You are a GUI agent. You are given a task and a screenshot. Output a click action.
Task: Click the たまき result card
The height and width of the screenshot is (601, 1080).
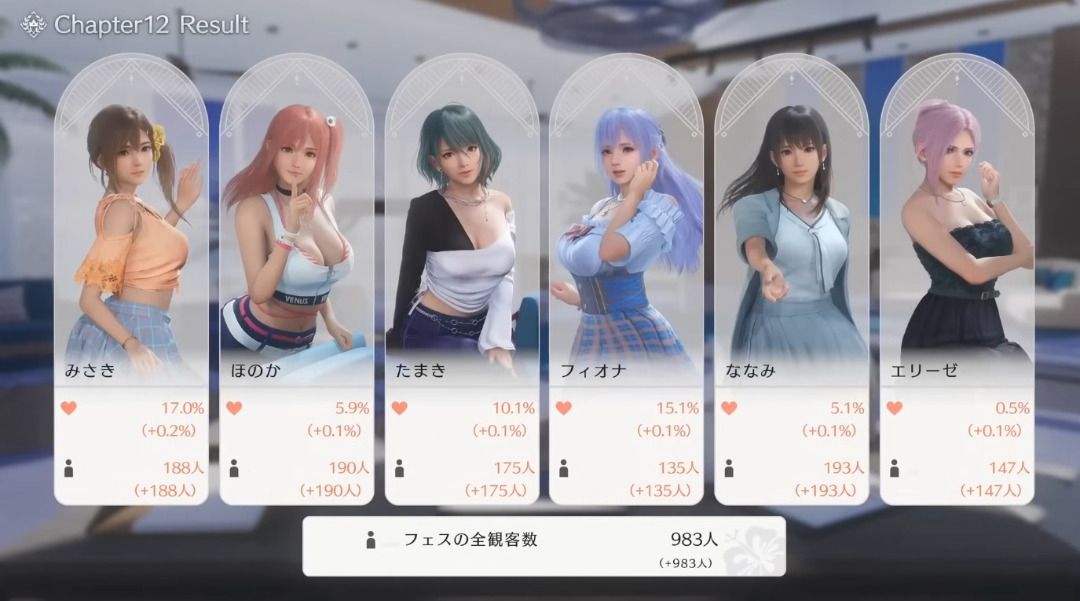462,280
